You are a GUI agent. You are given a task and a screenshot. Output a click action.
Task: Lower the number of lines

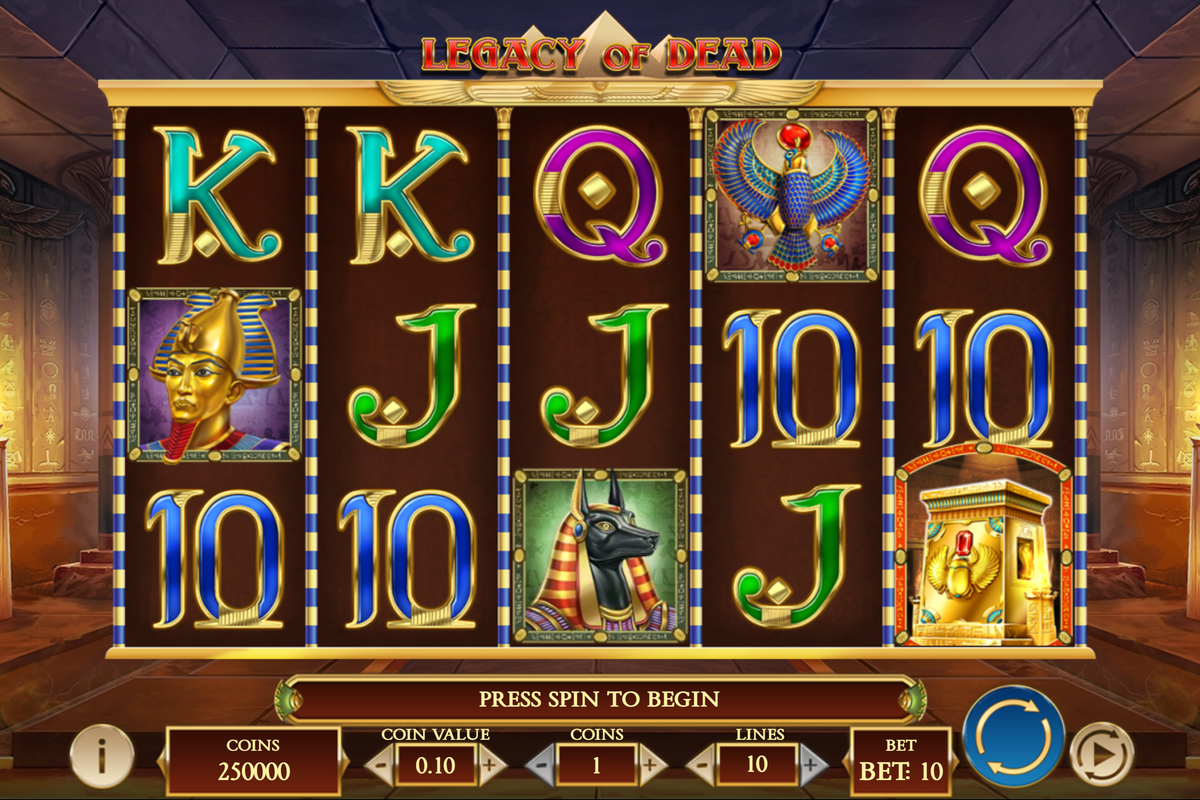coord(701,765)
